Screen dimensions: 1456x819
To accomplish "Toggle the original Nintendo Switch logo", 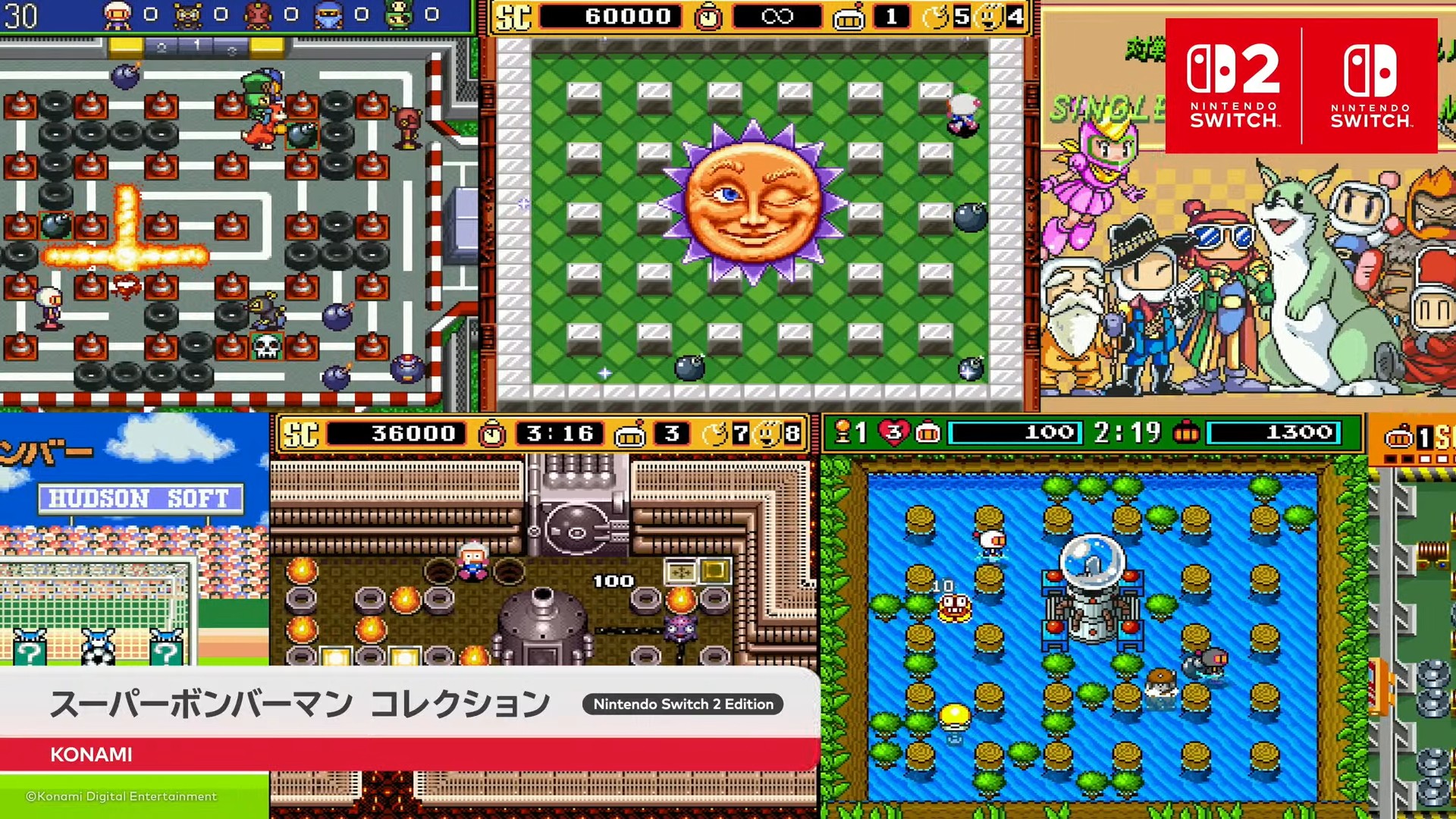I will pyautogui.click(x=1366, y=82).
